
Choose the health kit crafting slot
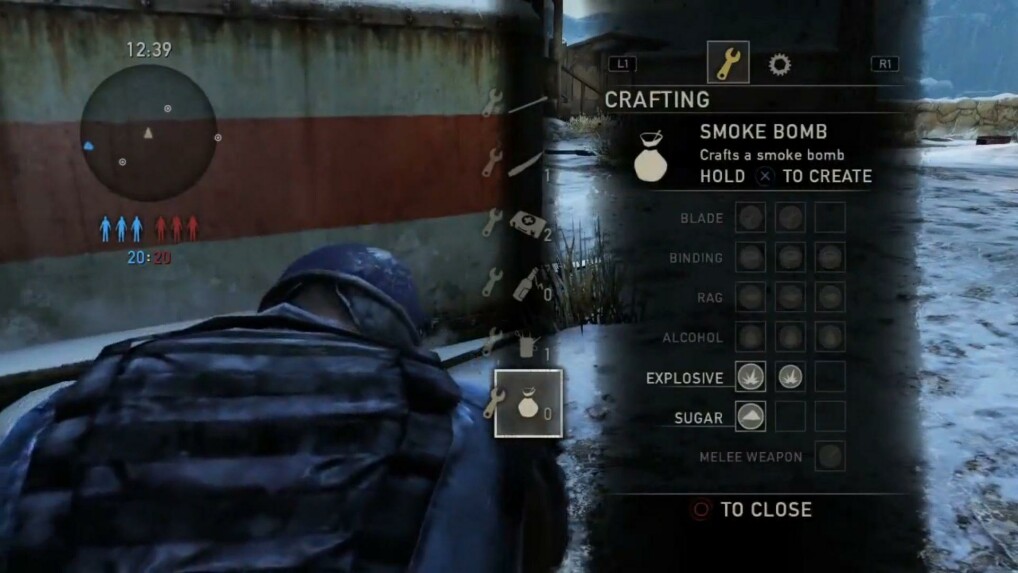click(526, 223)
